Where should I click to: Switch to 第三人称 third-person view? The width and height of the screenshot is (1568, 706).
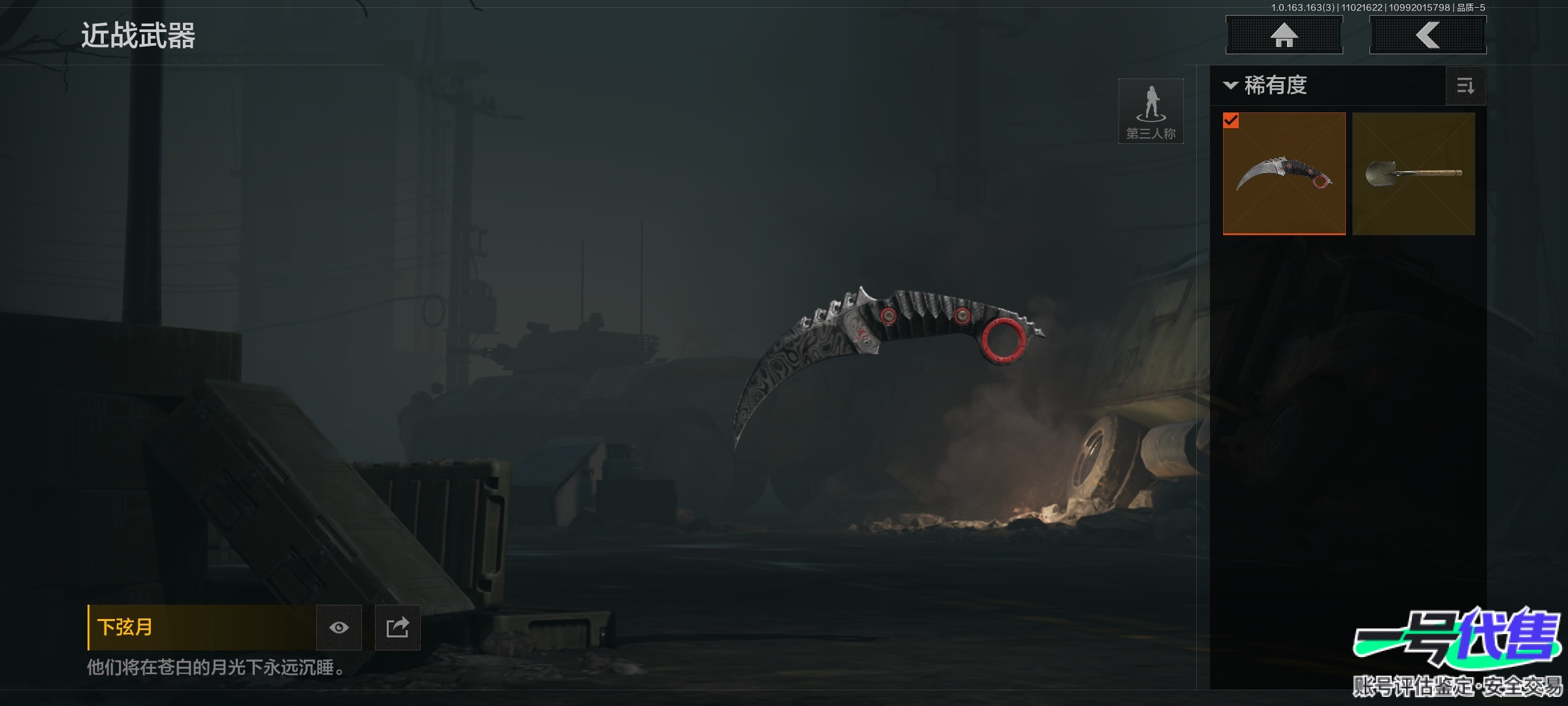coord(1151,111)
